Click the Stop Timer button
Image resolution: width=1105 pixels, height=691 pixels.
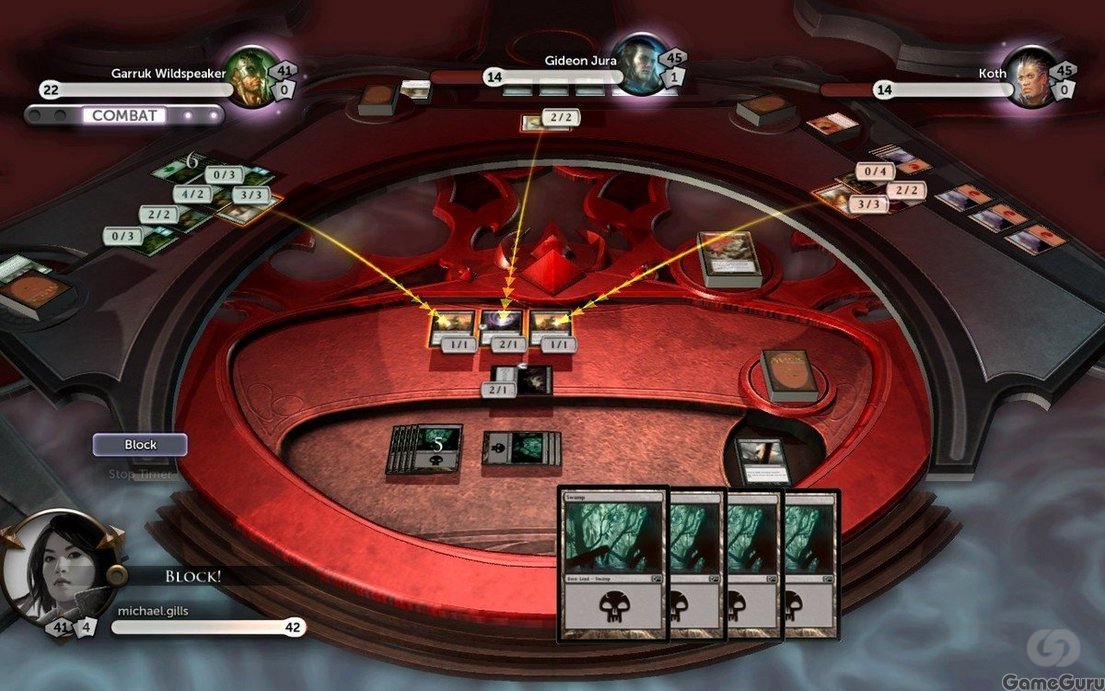point(140,474)
